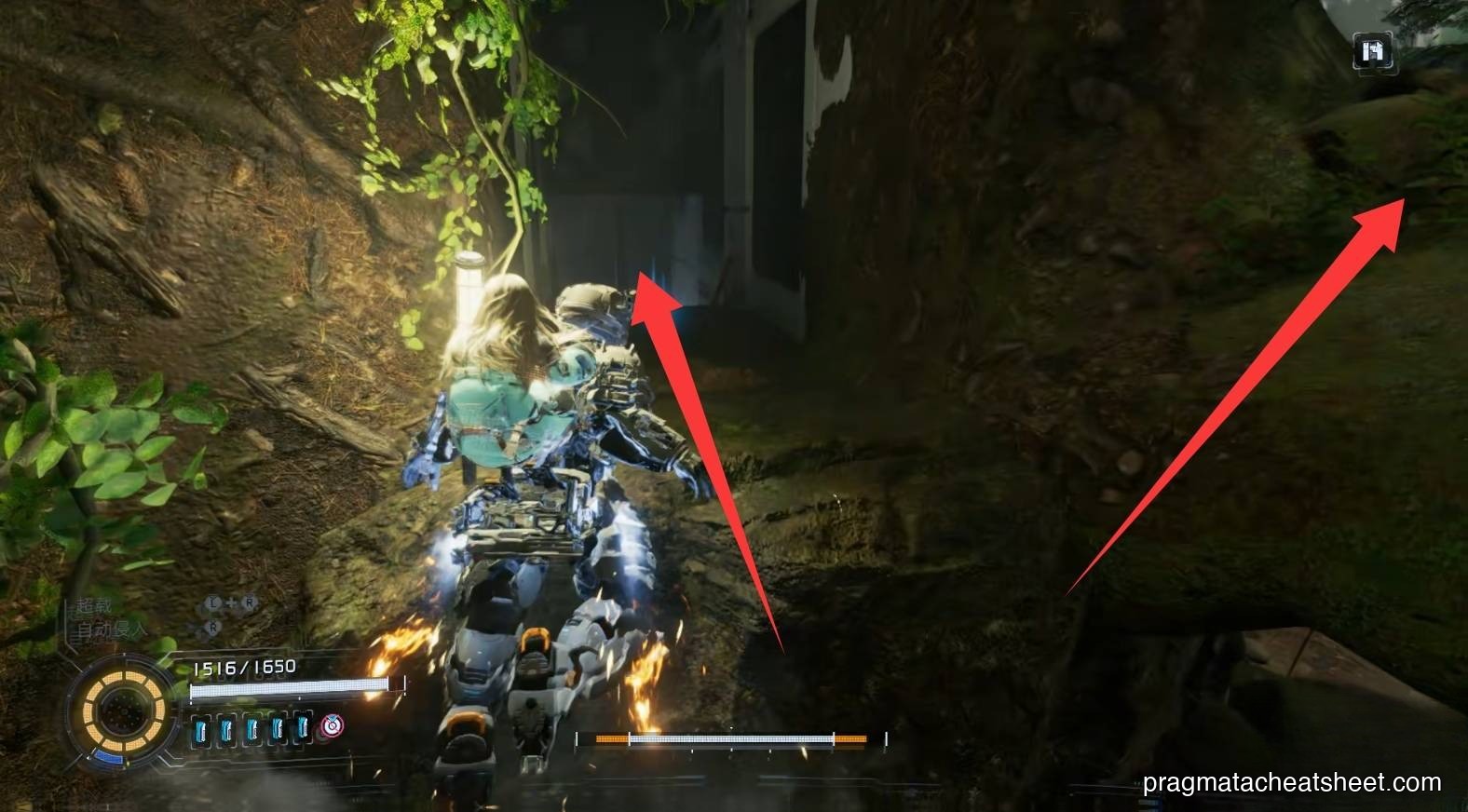Open the pragmatacheatsheet.com watermark link
The width and height of the screenshot is (1468, 812).
click(1291, 783)
